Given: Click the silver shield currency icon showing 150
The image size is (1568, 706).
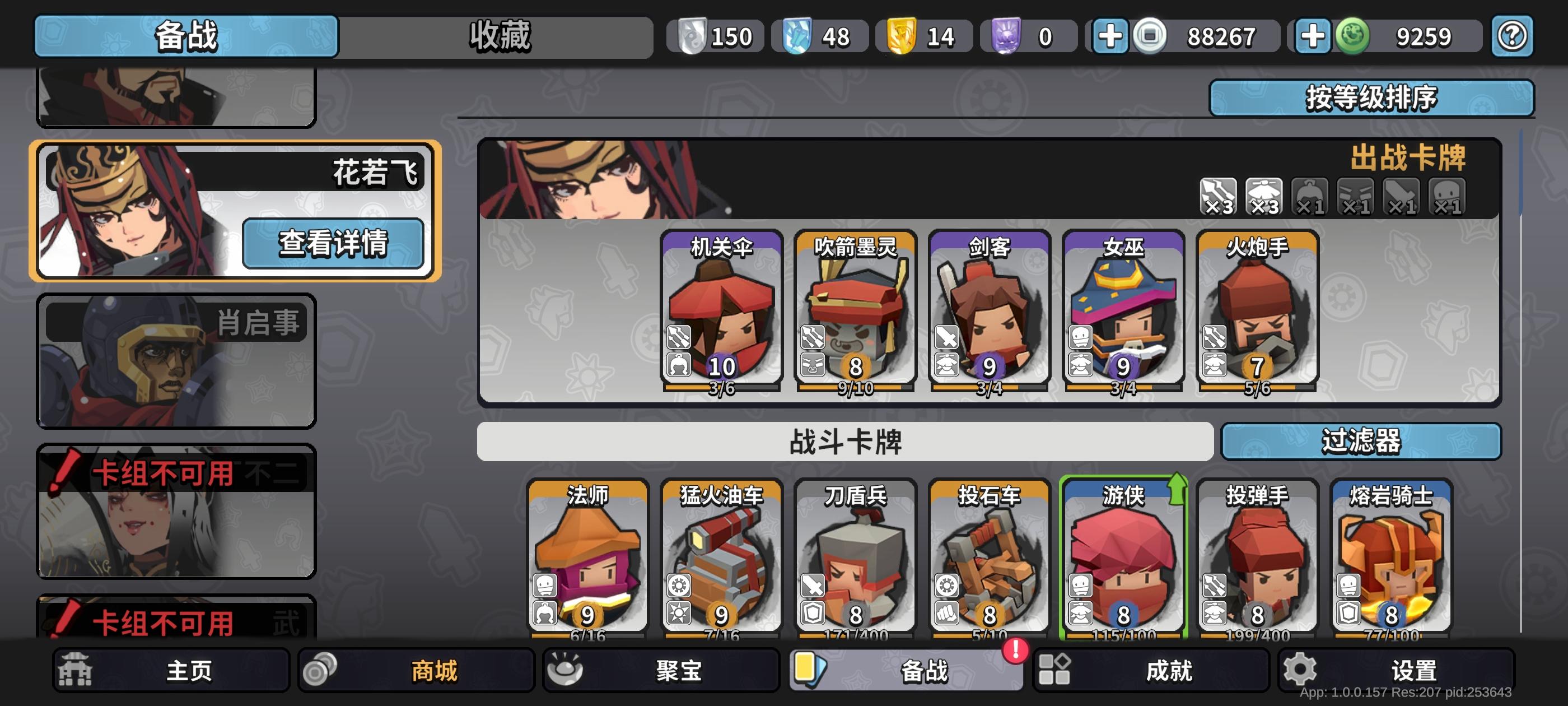Looking at the screenshot, I should (694, 36).
